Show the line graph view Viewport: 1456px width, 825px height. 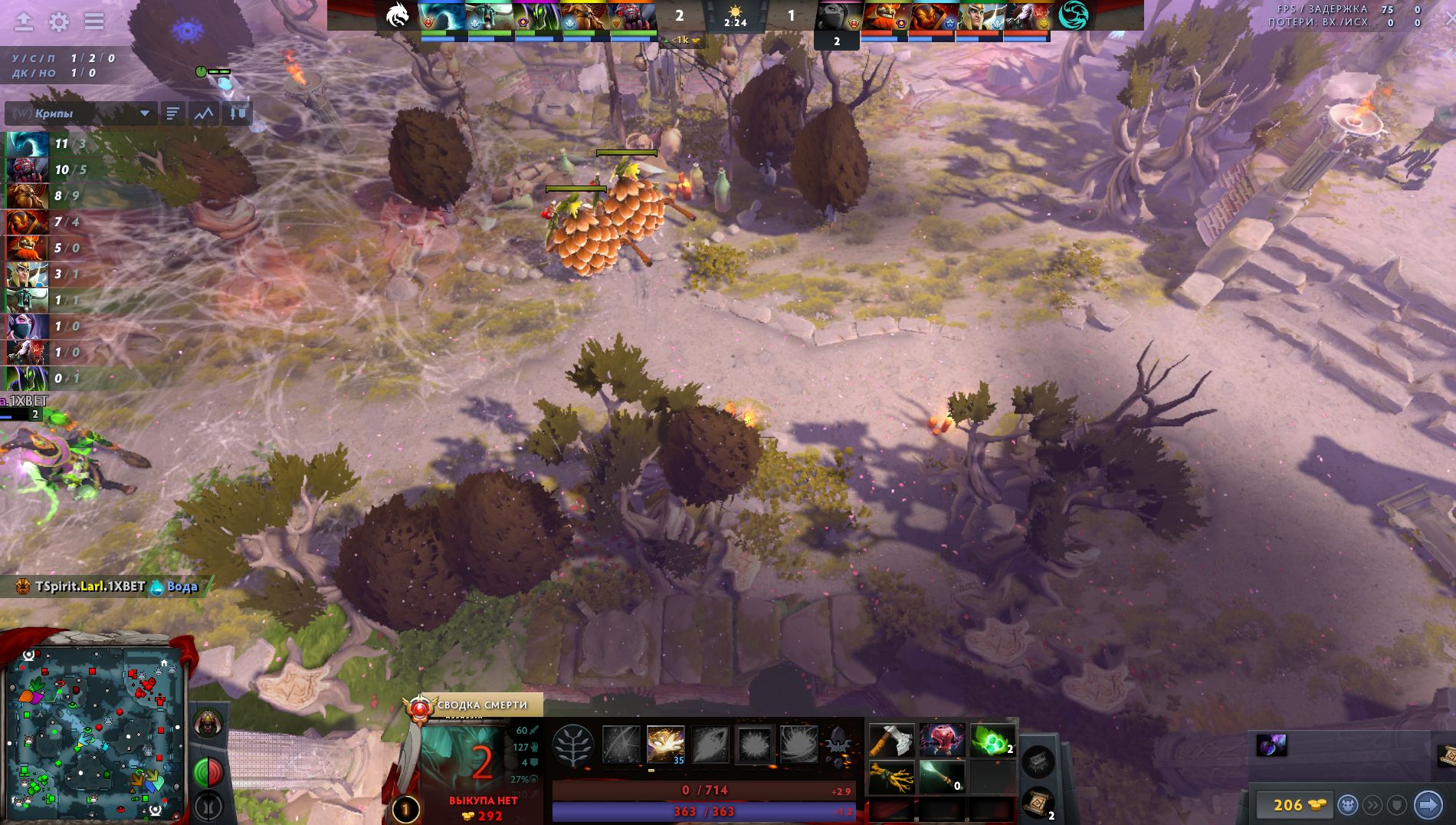[x=204, y=113]
